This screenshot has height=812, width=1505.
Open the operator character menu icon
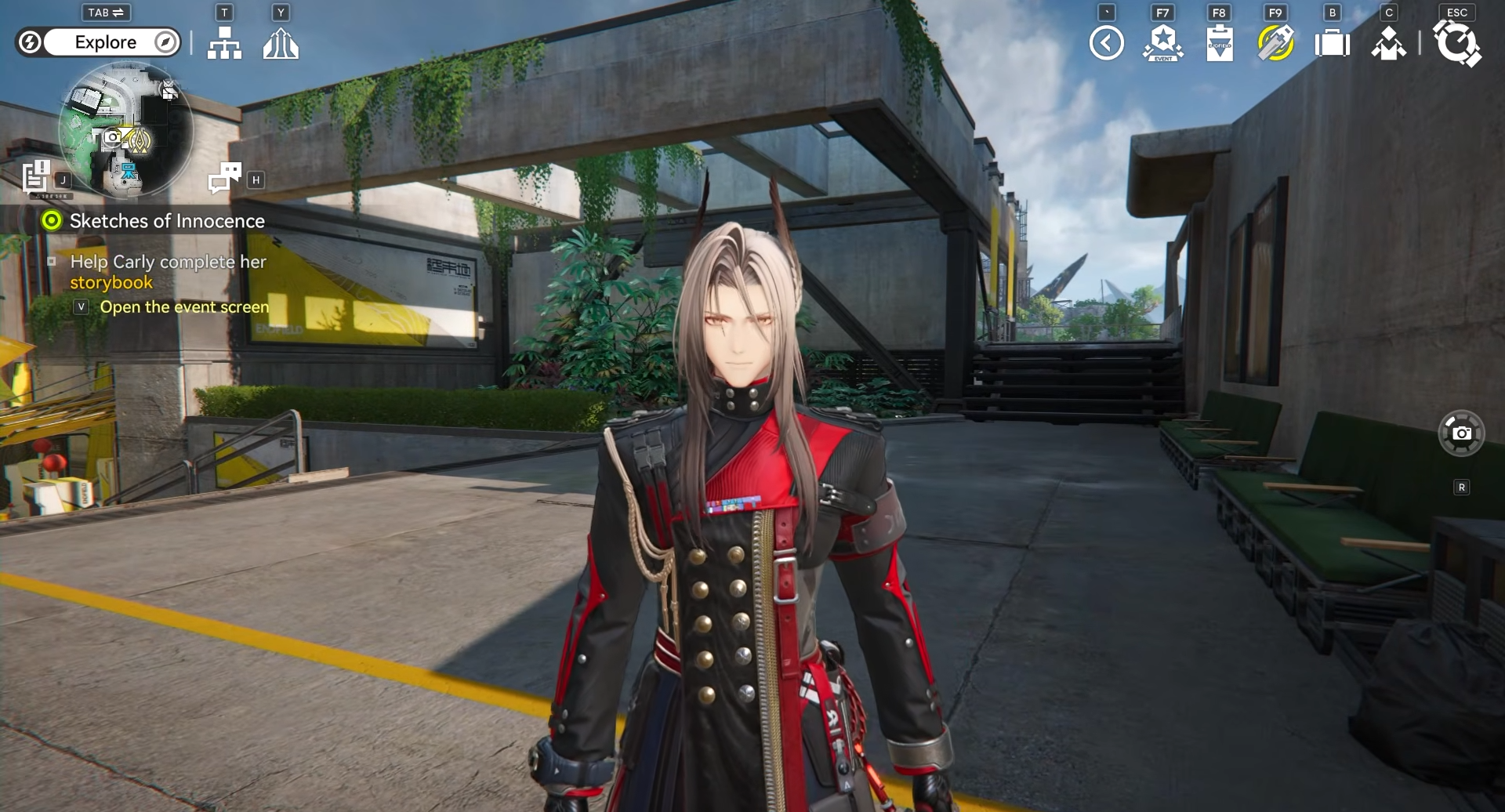(1388, 43)
